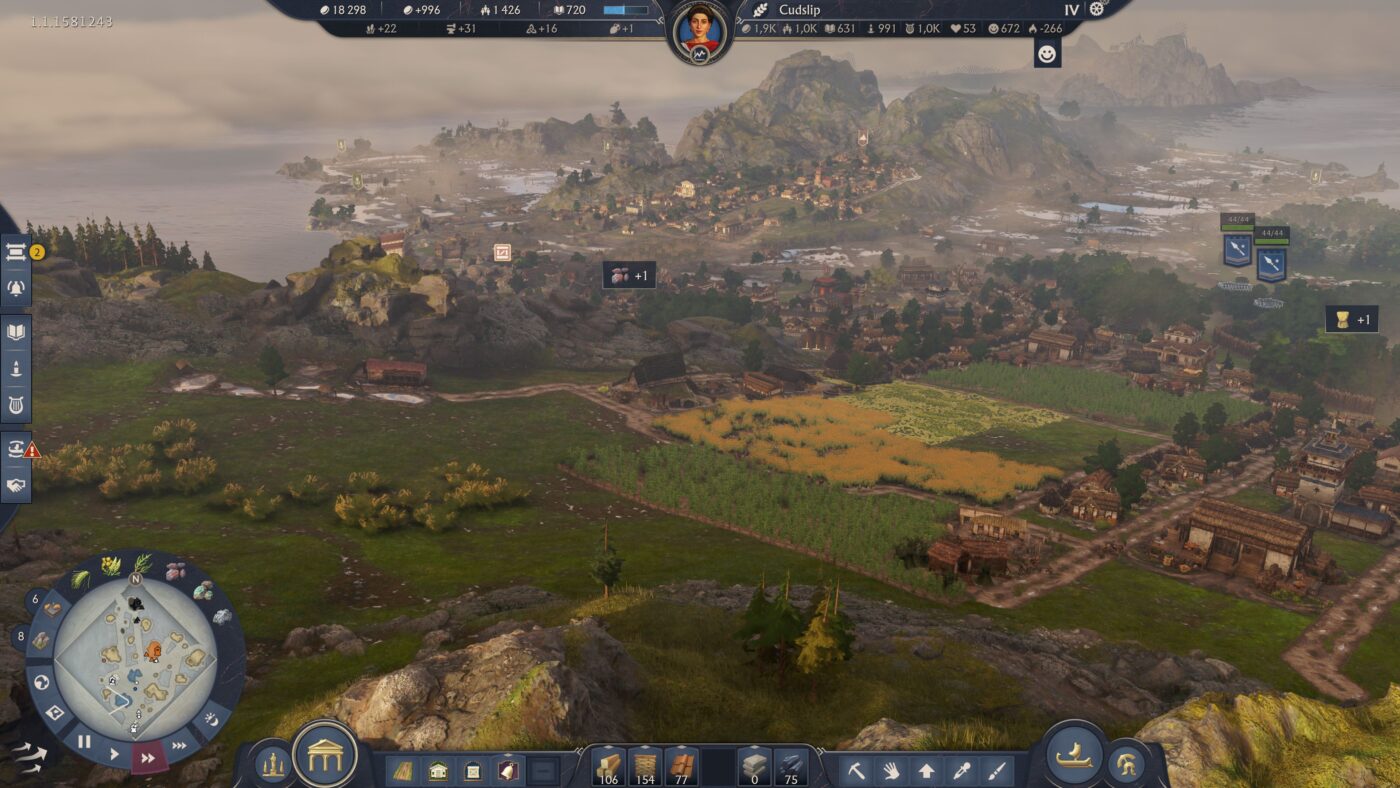This screenshot has width=1400, height=788.
Task: Open the temple-icon construction menu
Action: (325, 755)
